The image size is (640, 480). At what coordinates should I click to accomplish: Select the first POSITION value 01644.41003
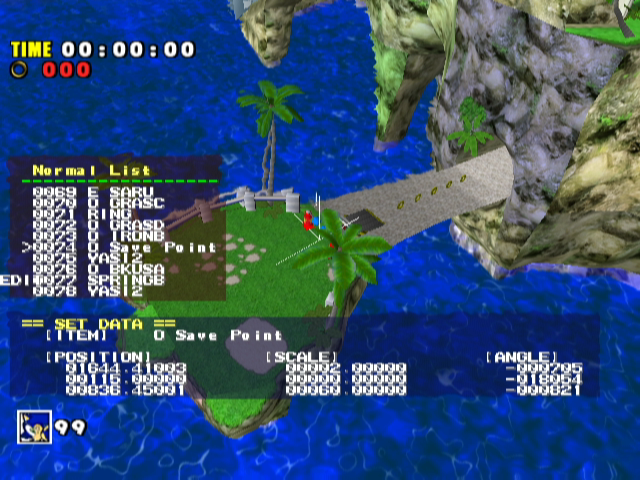[125, 368]
